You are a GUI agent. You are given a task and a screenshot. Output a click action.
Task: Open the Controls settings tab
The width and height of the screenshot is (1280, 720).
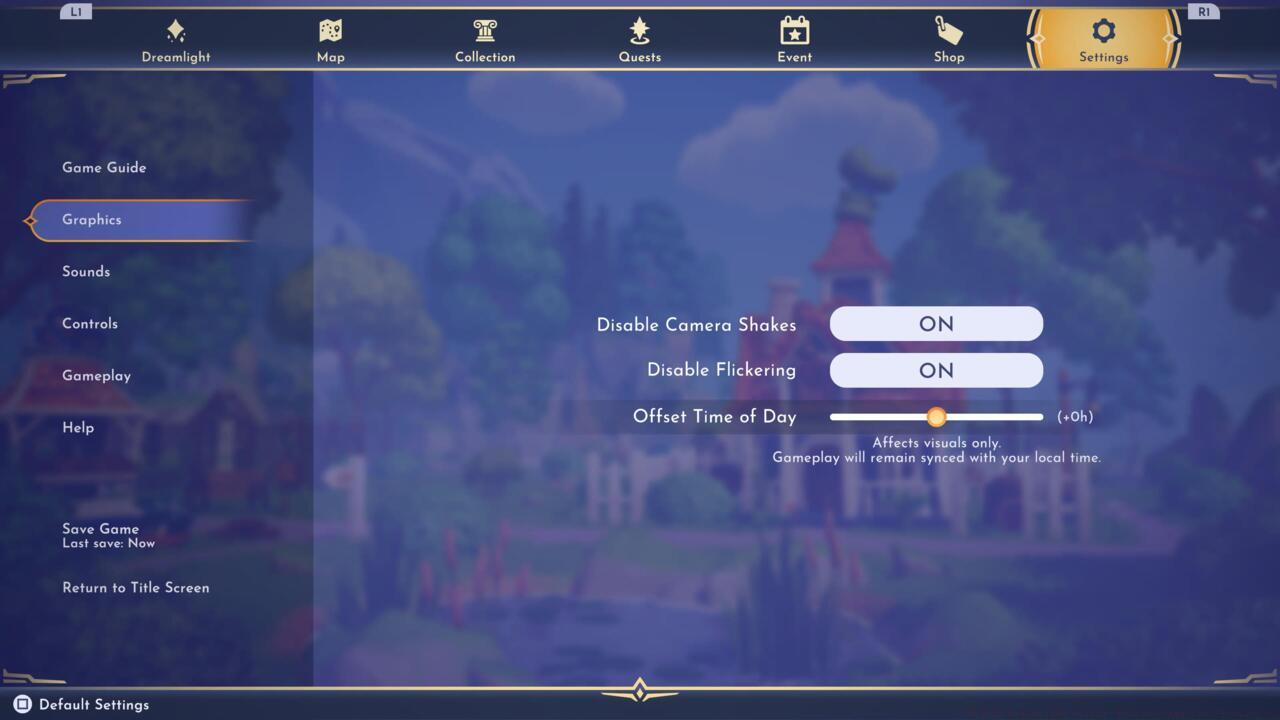(x=90, y=323)
